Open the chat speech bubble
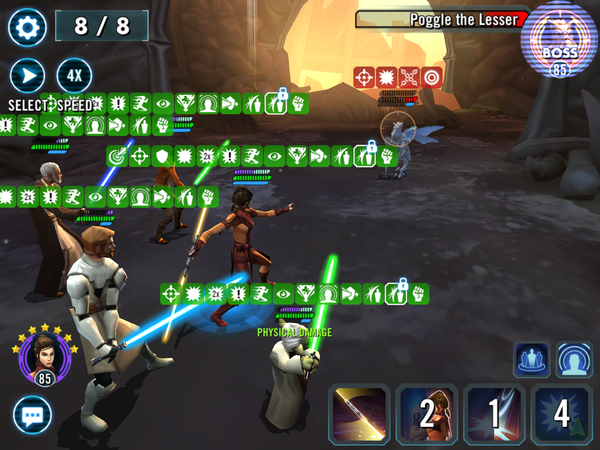The image size is (600, 450). 32,415
